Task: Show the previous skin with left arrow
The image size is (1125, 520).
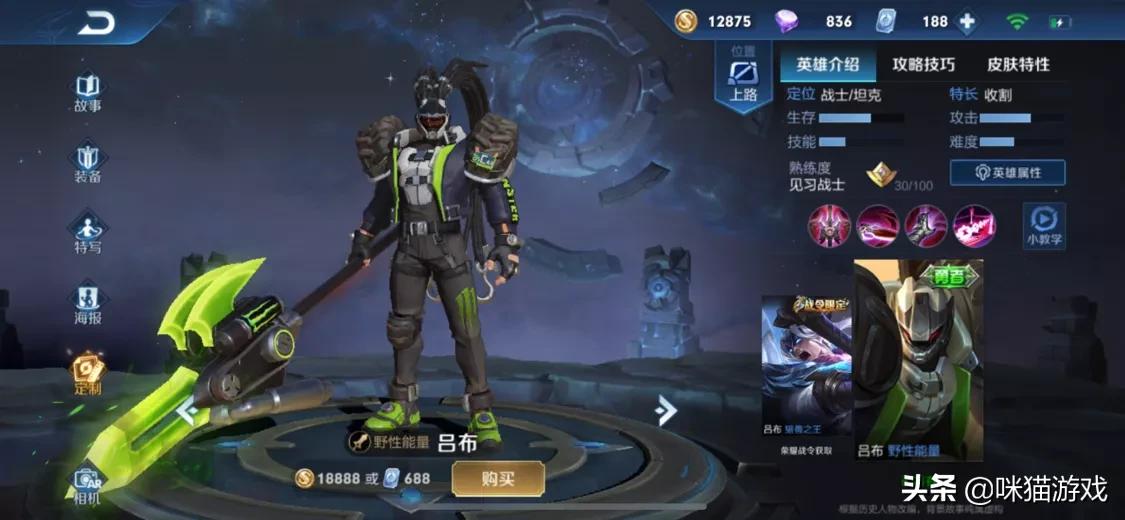Action: pos(186,409)
